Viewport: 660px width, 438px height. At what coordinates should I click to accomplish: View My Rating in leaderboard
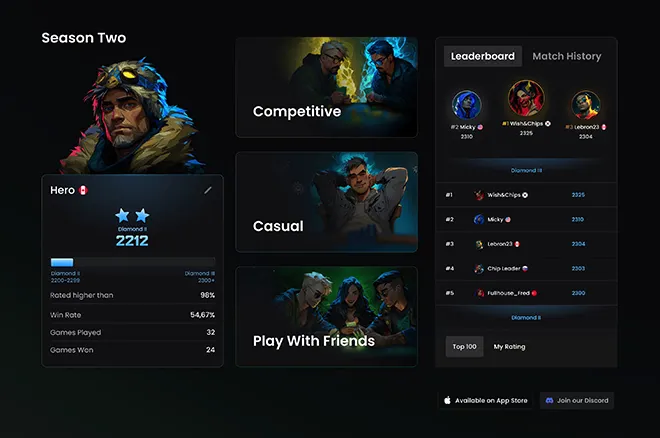click(x=509, y=346)
